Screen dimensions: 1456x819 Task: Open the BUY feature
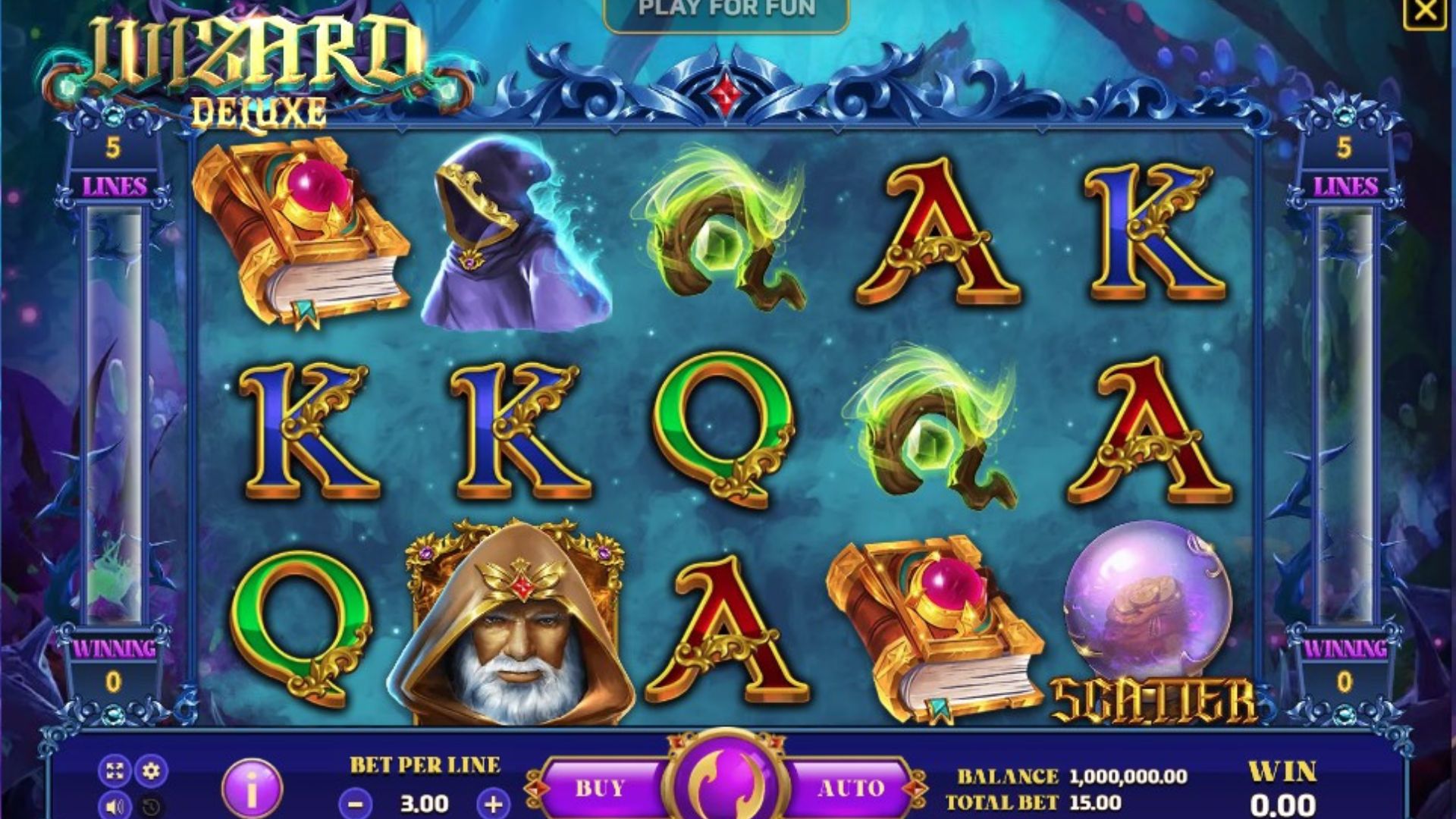point(599,789)
